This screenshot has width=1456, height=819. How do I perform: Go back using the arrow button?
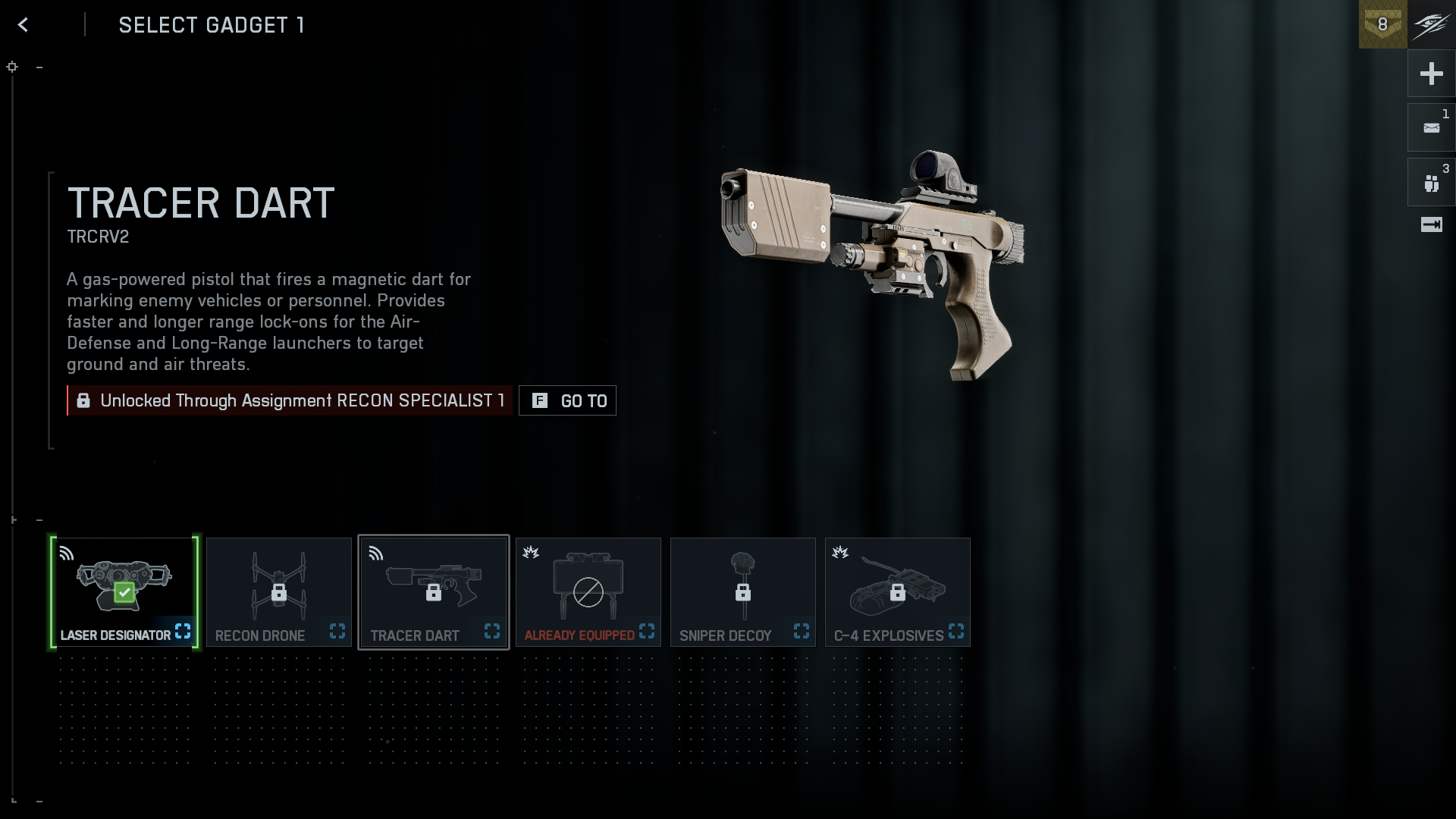click(24, 25)
